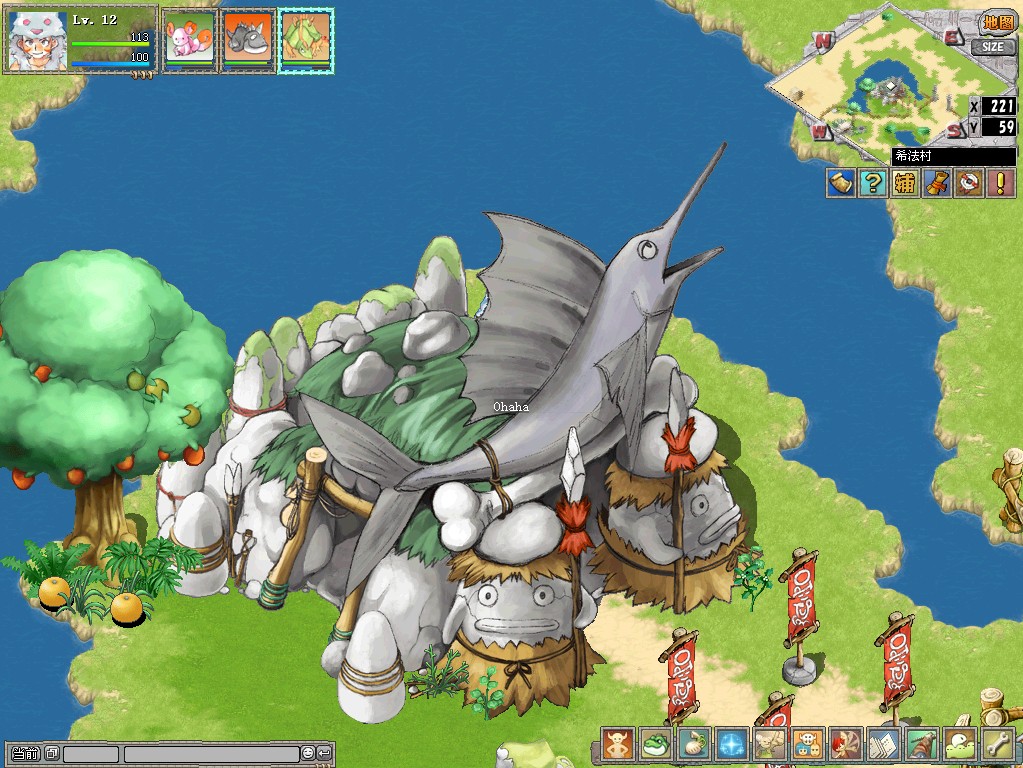The image size is (1023, 768).
Task: Open help with the question mark icon
Action: [873, 183]
